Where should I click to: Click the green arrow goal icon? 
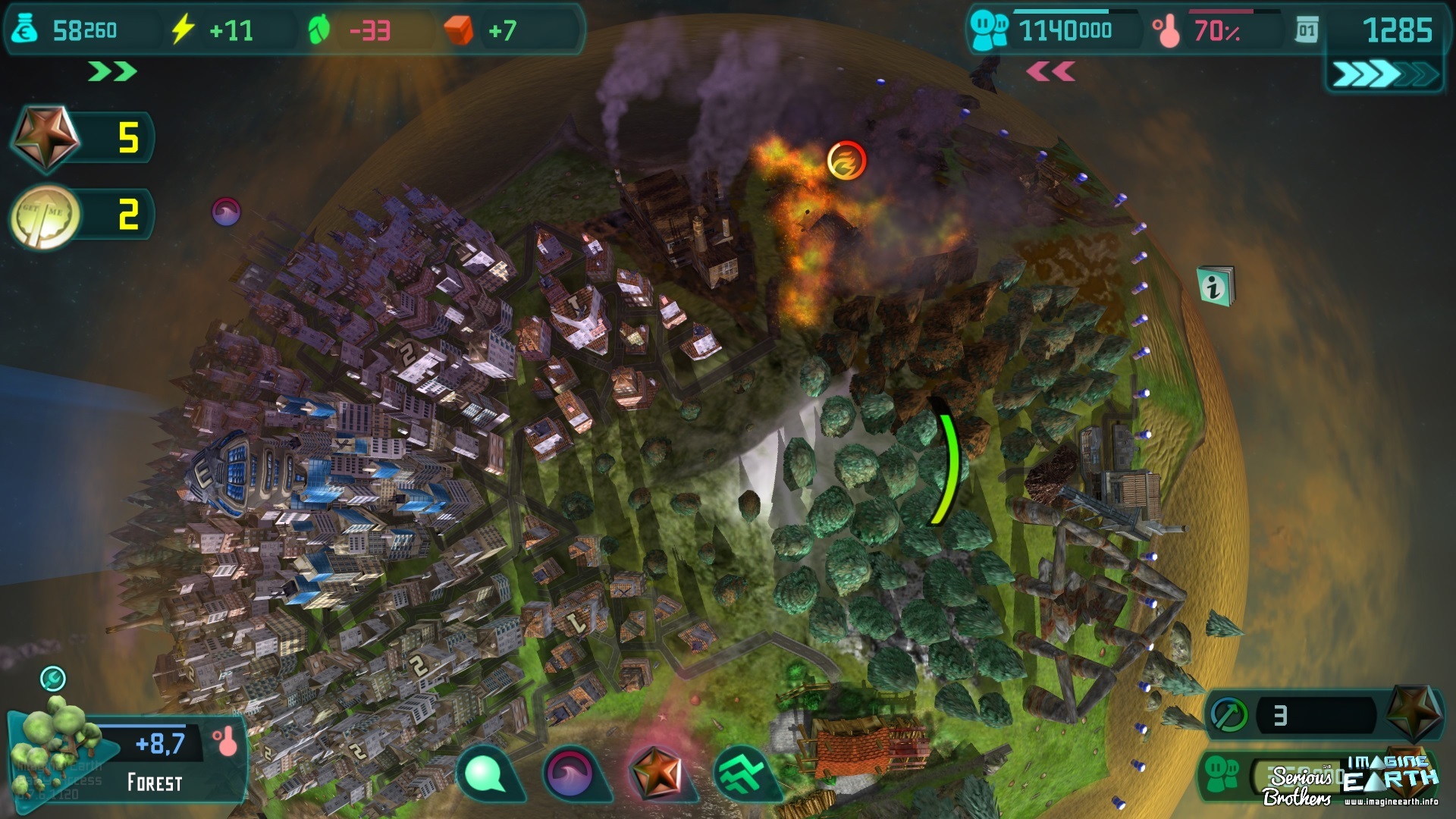(x=1229, y=714)
